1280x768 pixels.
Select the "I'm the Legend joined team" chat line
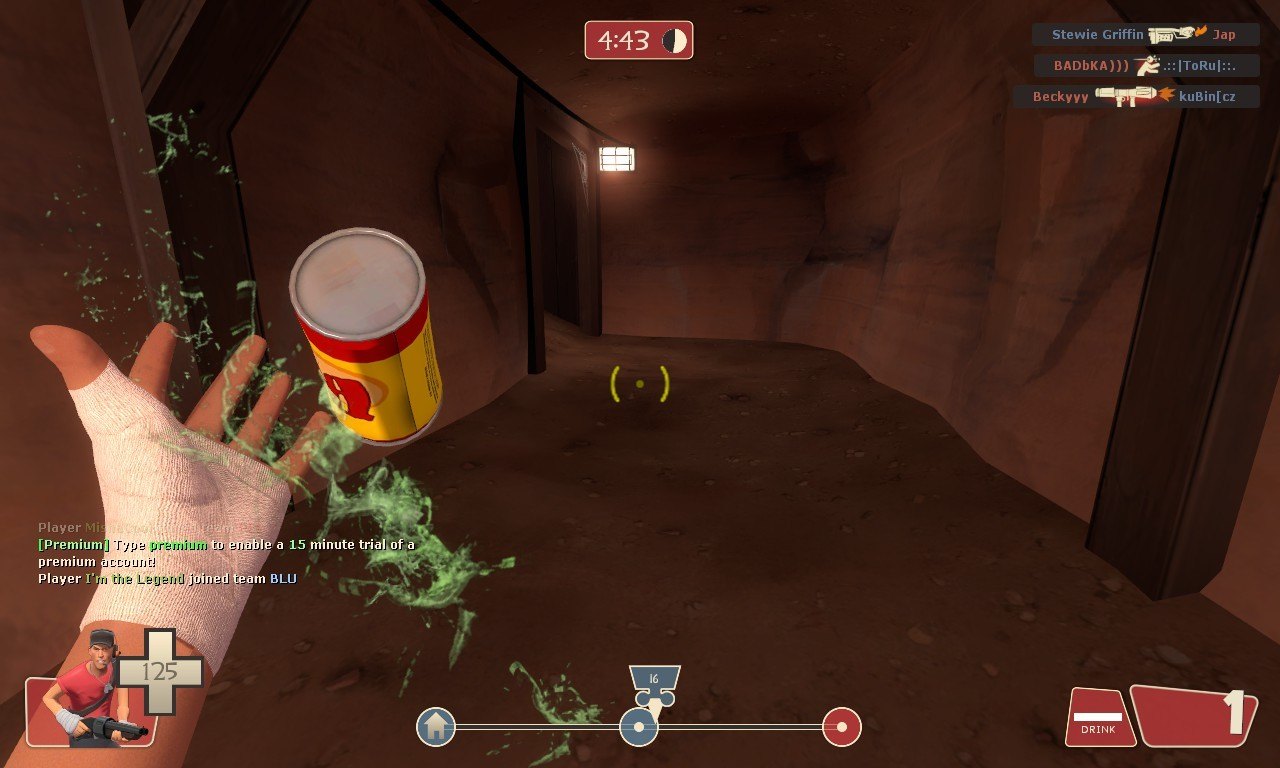pos(167,579)
